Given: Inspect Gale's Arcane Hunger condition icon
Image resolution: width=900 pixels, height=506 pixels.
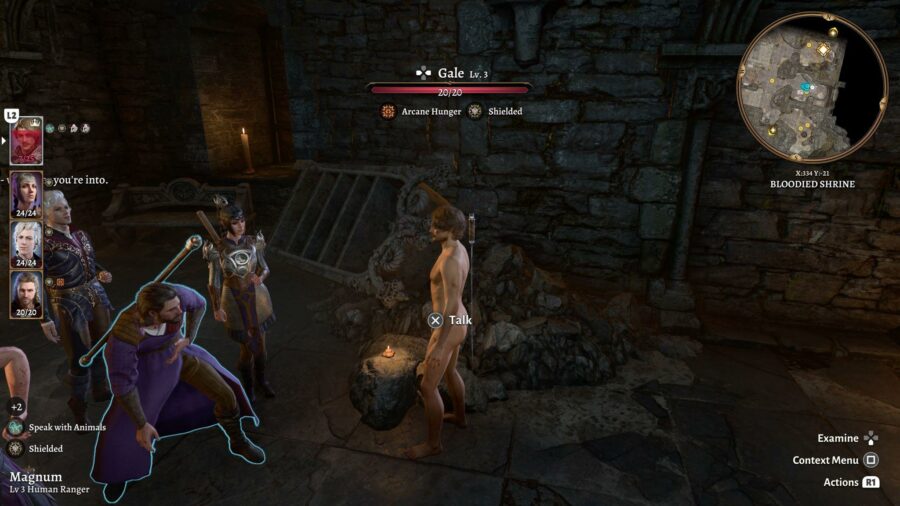Looking at the screenshot, I should [x=388, y=112].
